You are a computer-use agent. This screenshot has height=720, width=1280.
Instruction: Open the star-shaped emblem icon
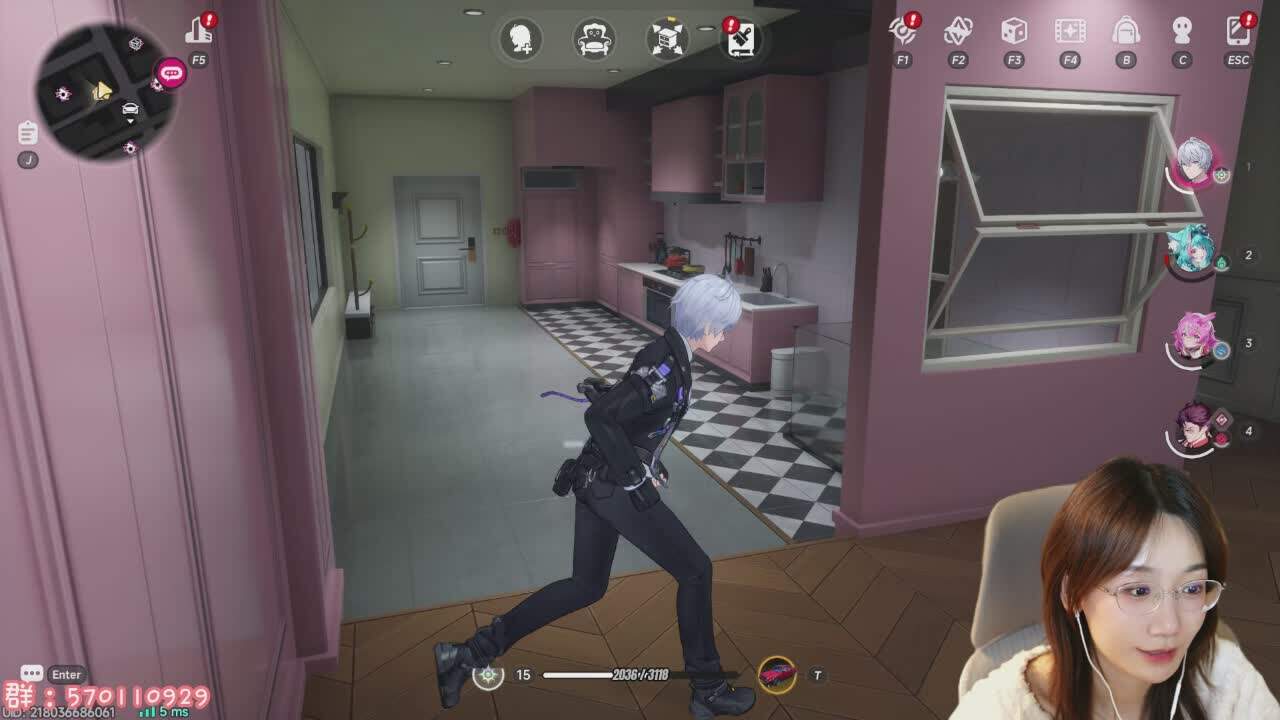click(x=958, y=31)
